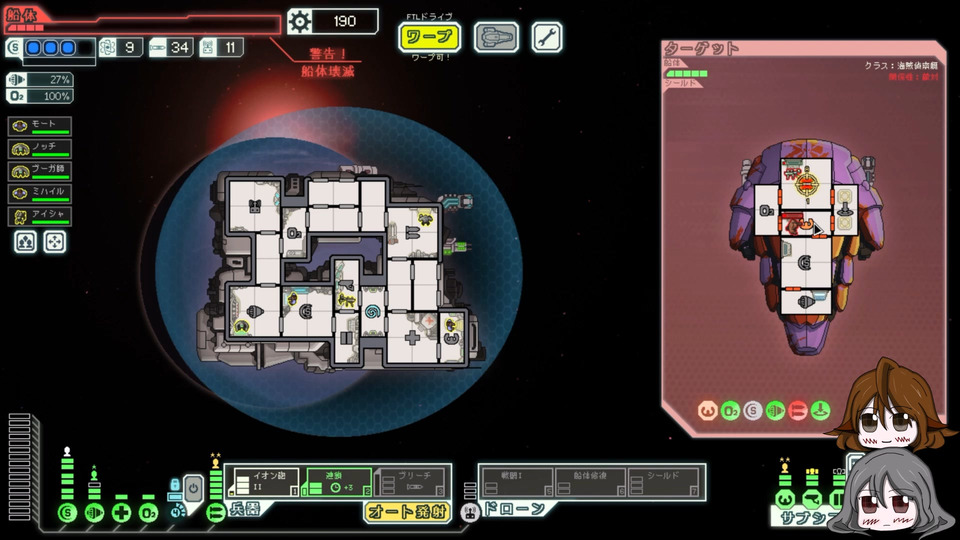Click the medbay system power icon
The image size is (960, 540).
tap(122, 513)
